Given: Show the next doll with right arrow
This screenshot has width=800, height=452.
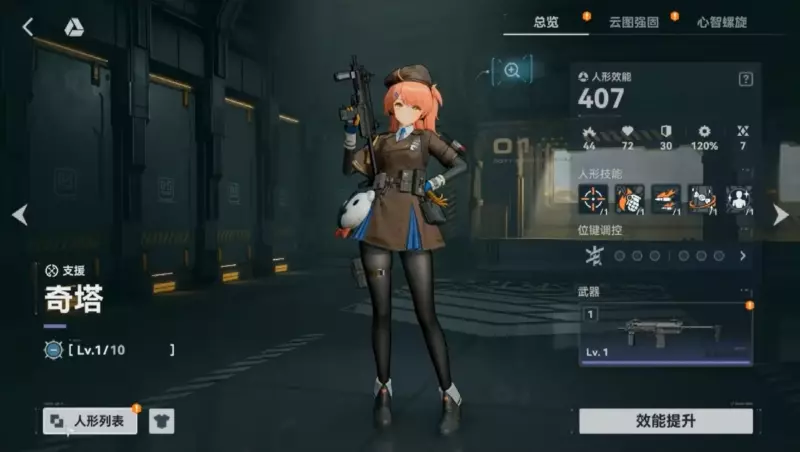Looking at the screenshot, I should 781,214.
